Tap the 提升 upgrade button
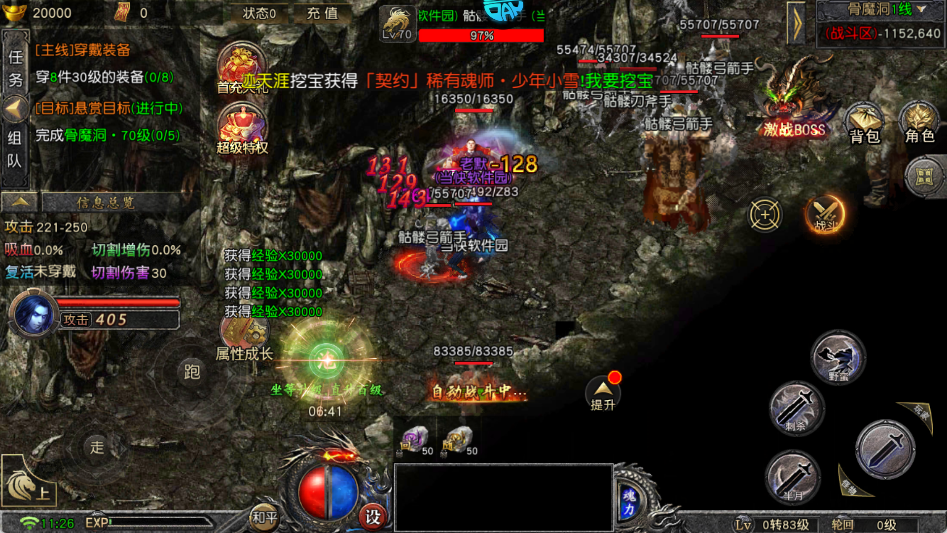Viewport: 947px width, 533px height. coord(603,394)
